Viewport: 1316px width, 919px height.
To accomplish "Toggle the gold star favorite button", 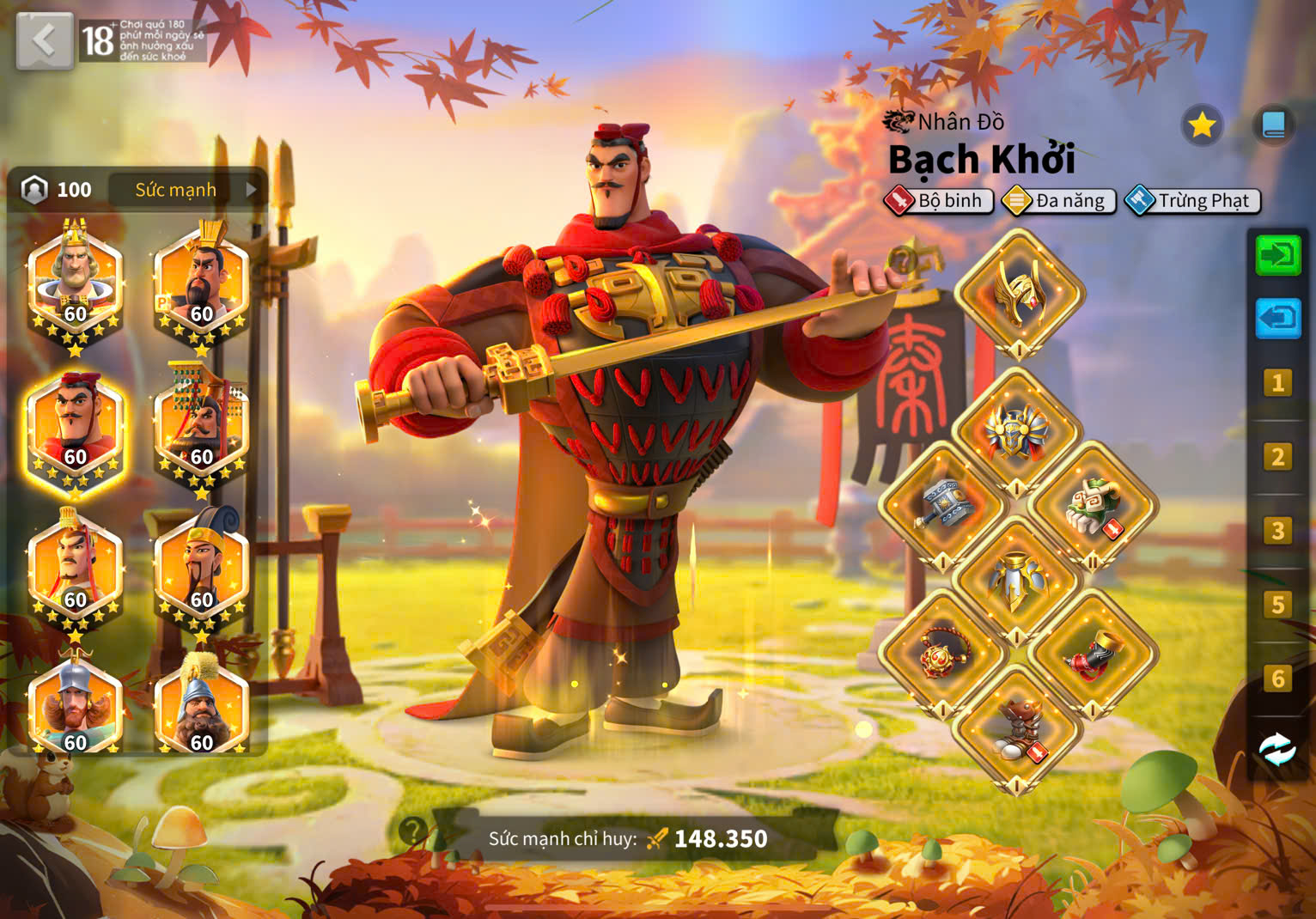I will [1201, 126].
